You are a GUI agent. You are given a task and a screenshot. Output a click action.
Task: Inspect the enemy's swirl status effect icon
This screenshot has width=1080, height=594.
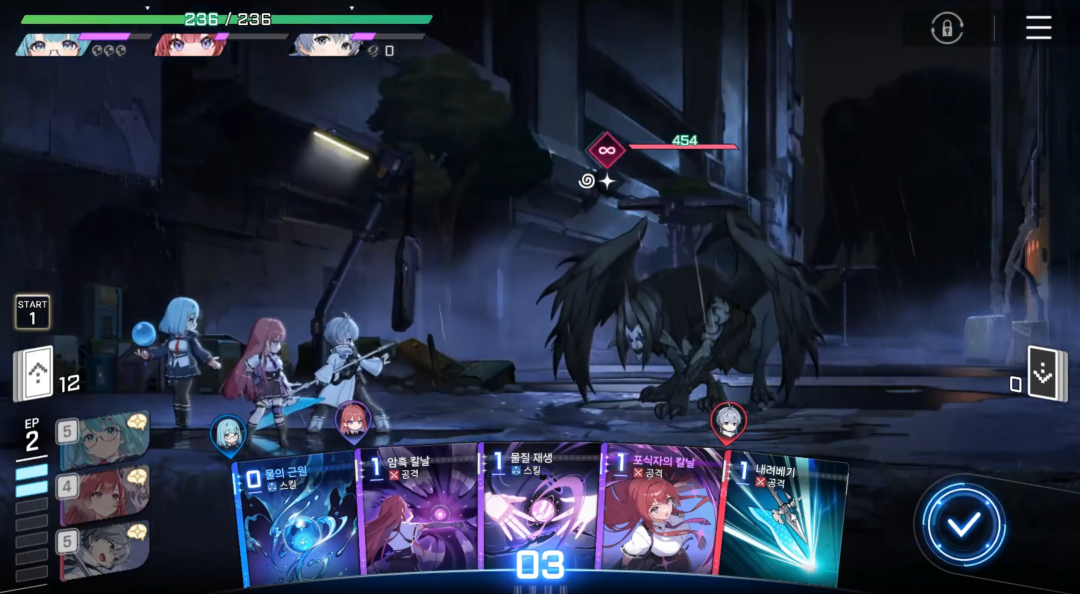586,181
